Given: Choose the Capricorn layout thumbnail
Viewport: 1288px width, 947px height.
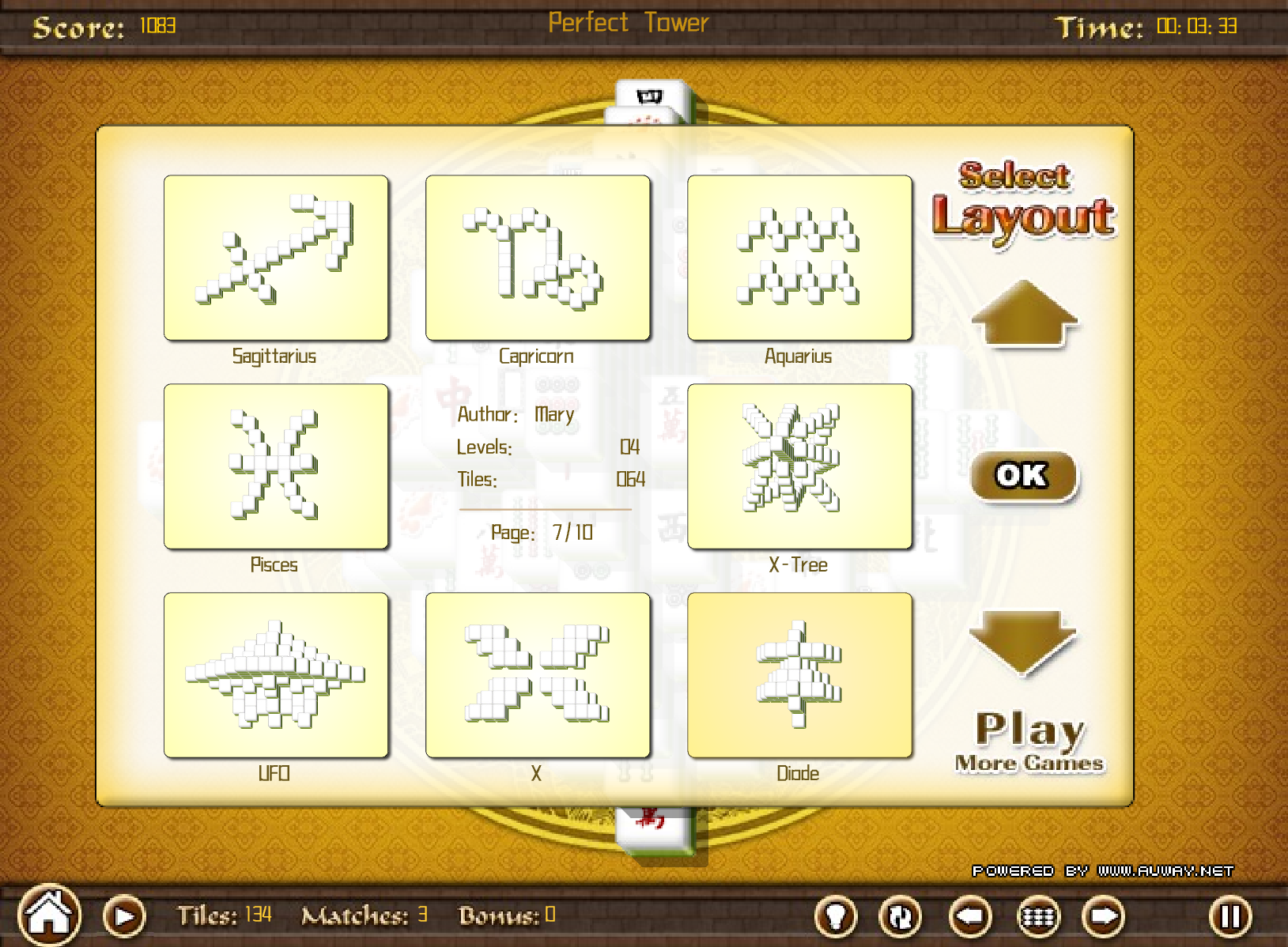Looking at the screenshot, I should pyautogui.click(x=538, y=258).
